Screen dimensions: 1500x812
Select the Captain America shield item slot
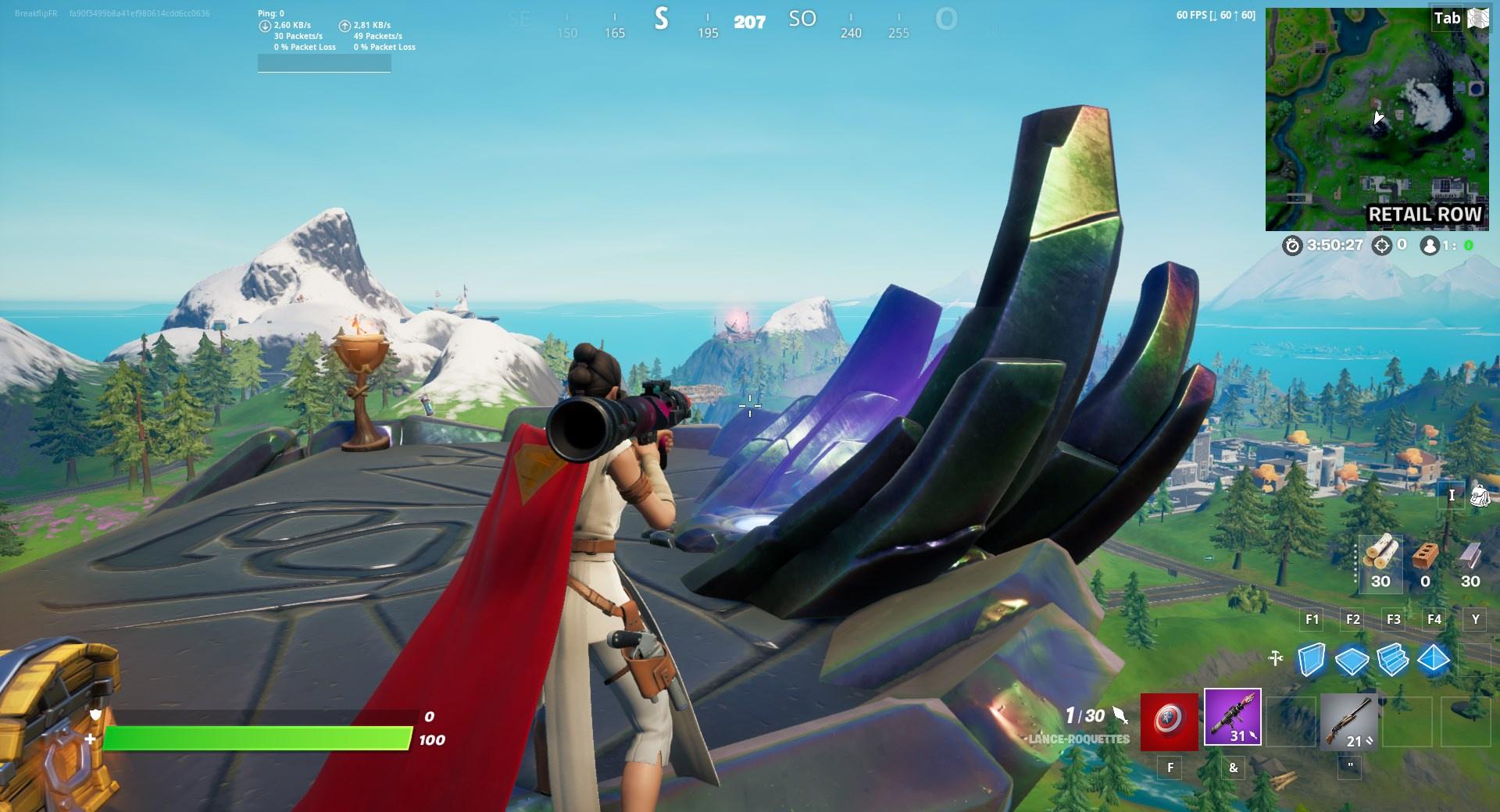[1170, 722]
